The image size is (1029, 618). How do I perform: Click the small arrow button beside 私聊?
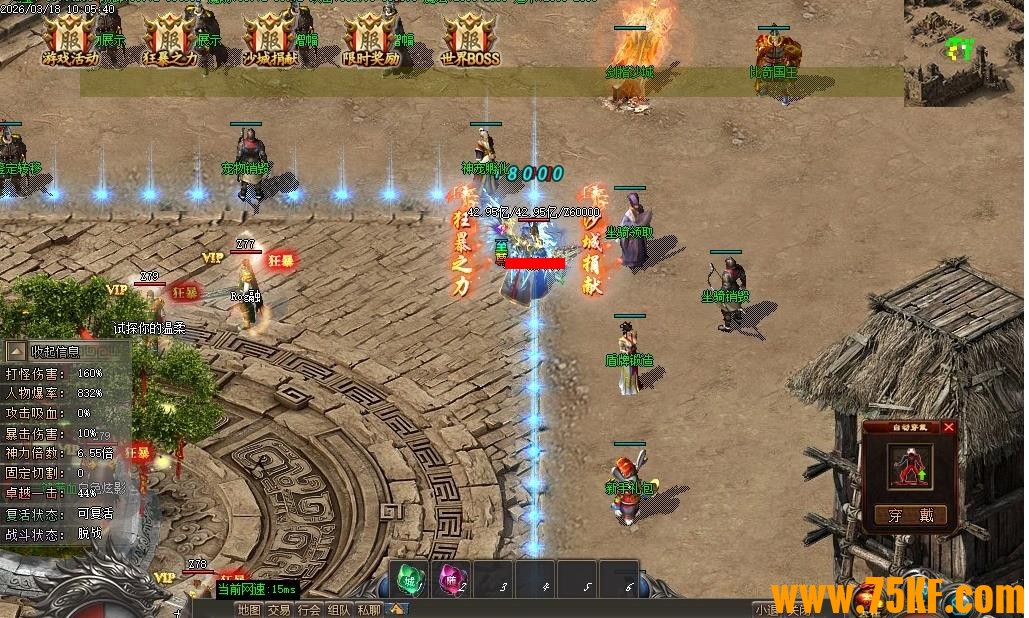(x=397, y=608)
